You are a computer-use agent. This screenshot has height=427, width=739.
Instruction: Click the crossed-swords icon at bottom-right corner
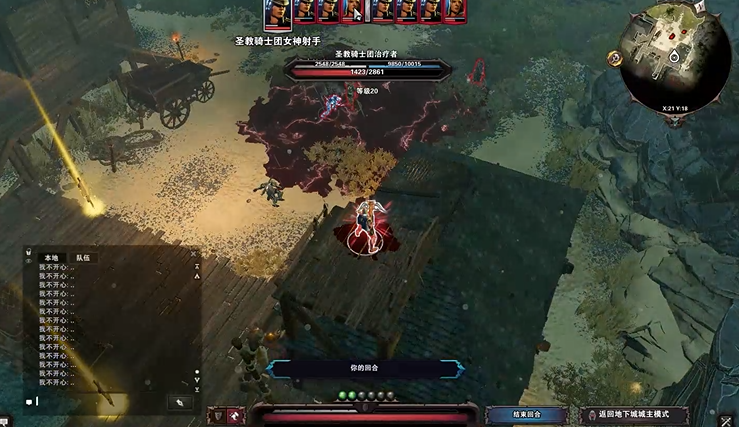(727, 420)
